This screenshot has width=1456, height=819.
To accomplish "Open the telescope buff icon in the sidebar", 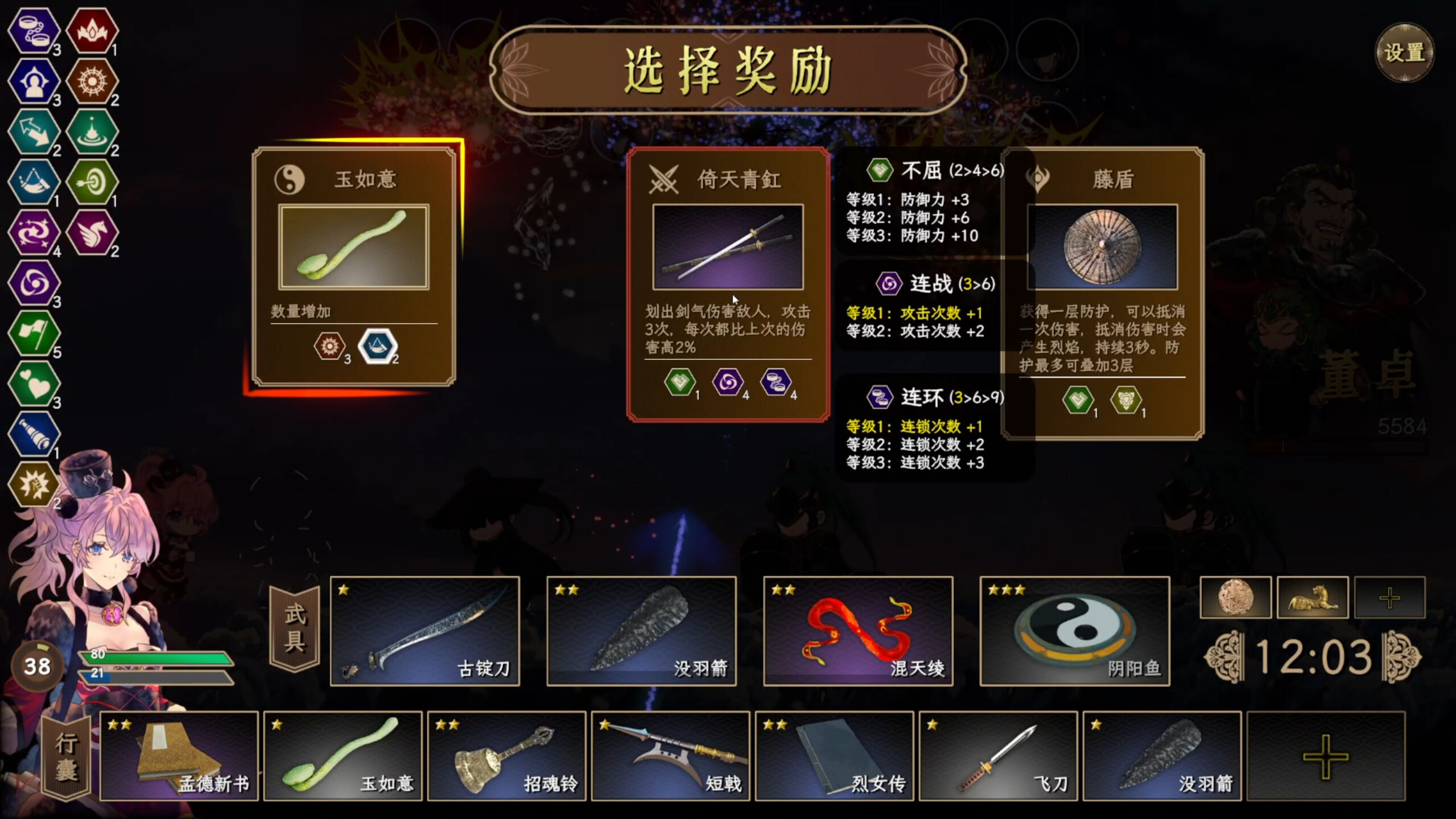I will coord(34,433).
